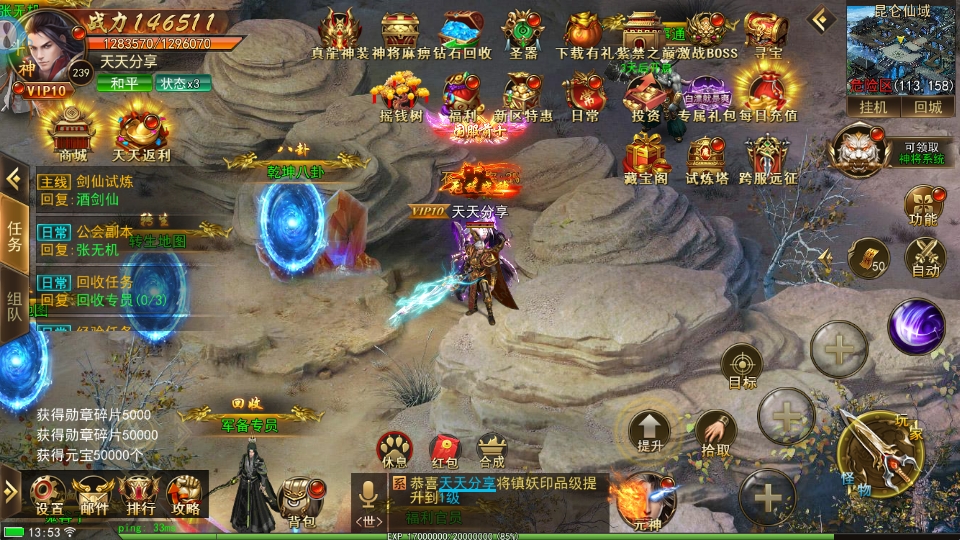This screenshot has width=960, height=540.
Task: Toggle the 自动 auto-battle crossed swords icon
Action: 926,255
